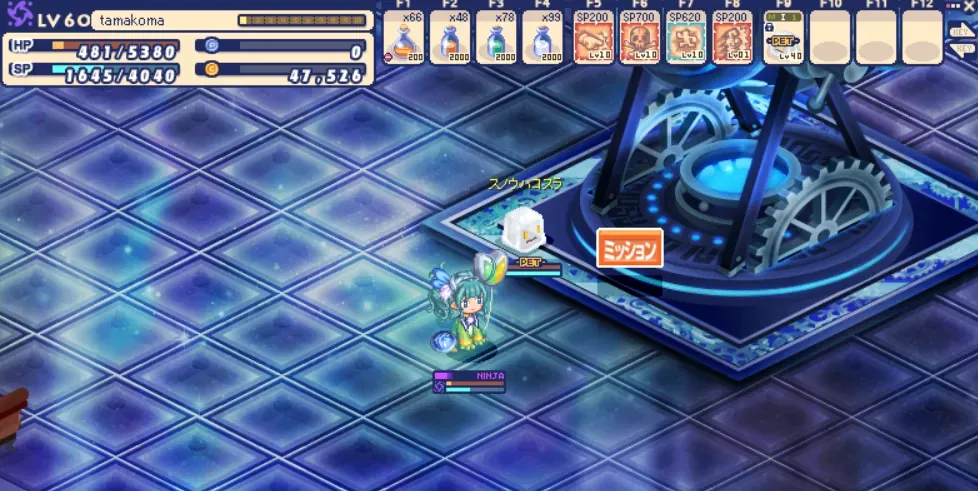
Task: Use the green potion in slot F3
Action: [495, 40]
